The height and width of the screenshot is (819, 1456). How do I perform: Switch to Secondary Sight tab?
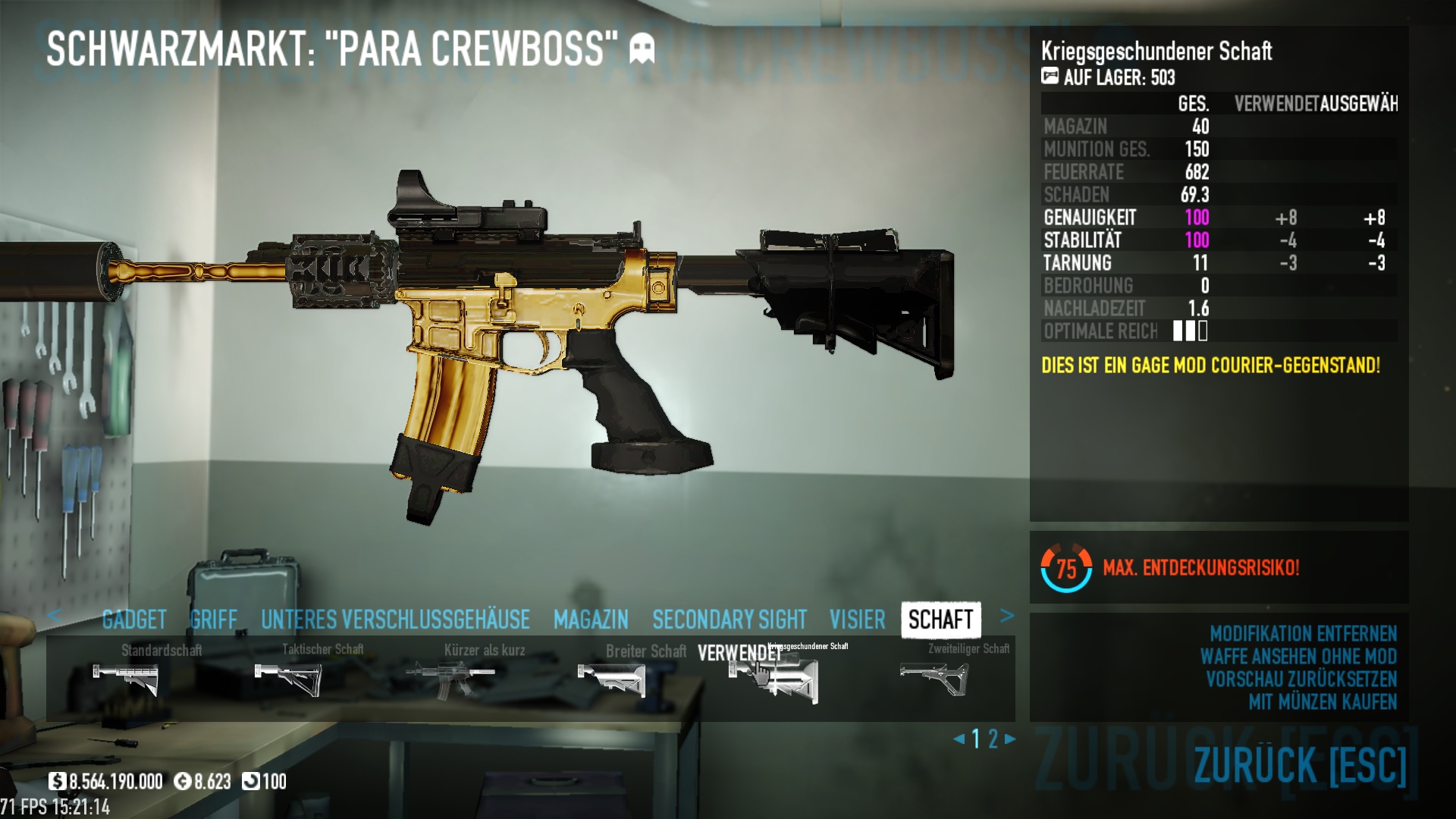(x=730, y=620)
